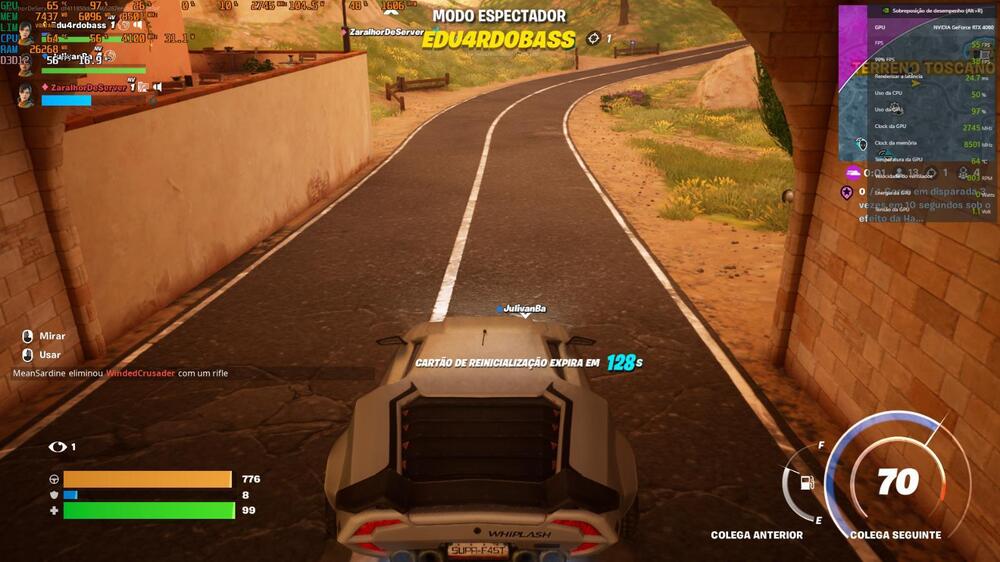Click the spectator eye count icon
This screenshot has height=562, width=1000.
(x=58, y=447)
